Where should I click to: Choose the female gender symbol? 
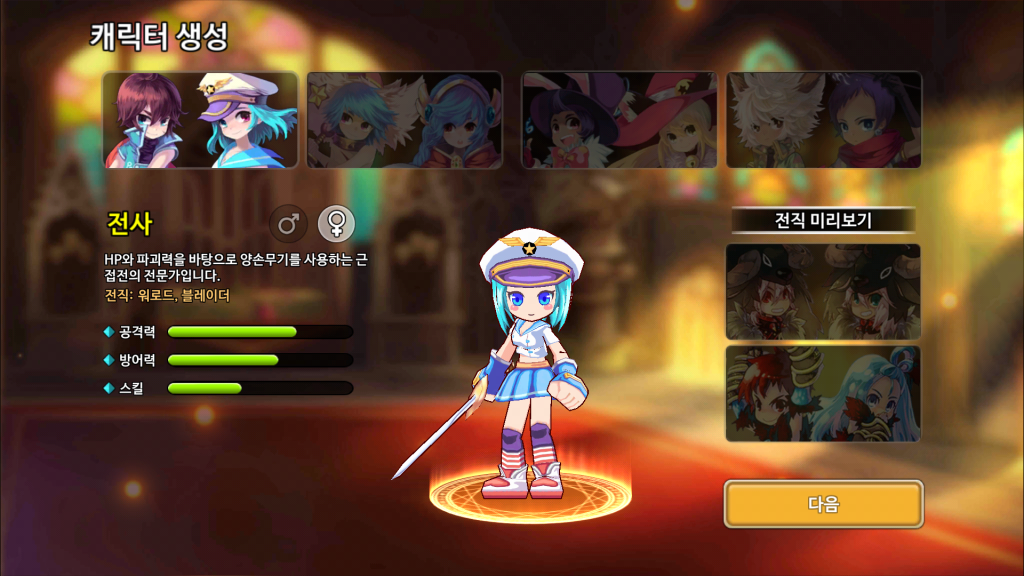point(336,224)
